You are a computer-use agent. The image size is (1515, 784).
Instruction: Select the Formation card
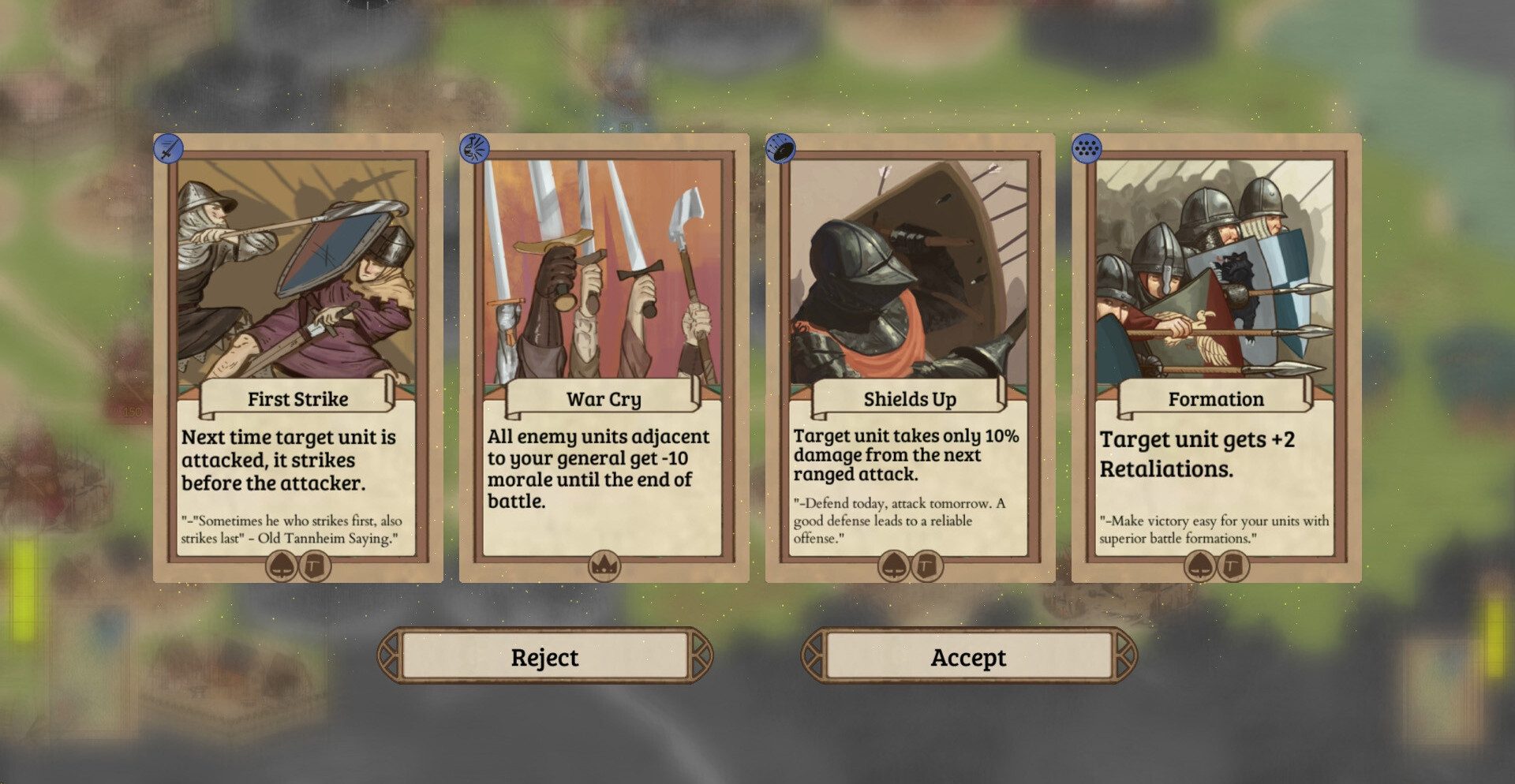click(x=1215, y=357)
